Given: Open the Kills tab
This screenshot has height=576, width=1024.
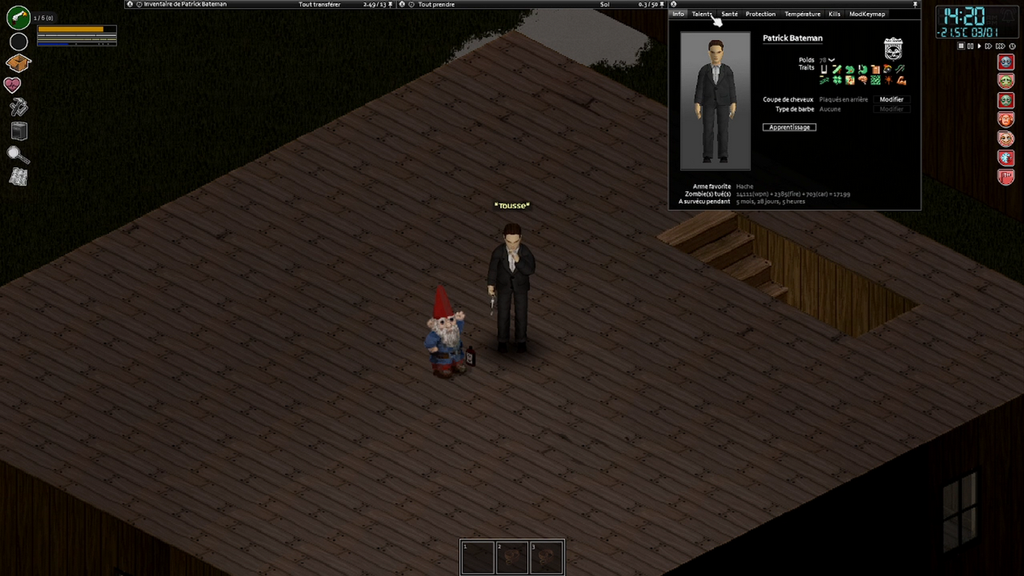Looking at the screenshot, I should 834,14.
